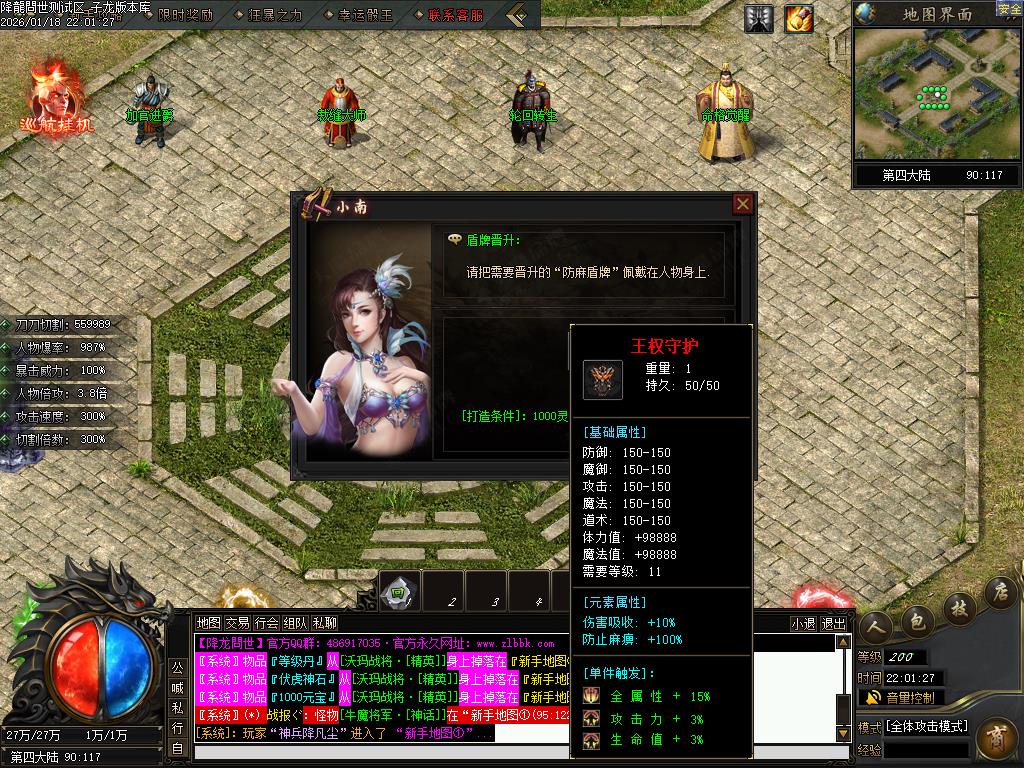Screen dimensions: 1024x768
Task: Click the glove buff icon
Action: (798, 17)
